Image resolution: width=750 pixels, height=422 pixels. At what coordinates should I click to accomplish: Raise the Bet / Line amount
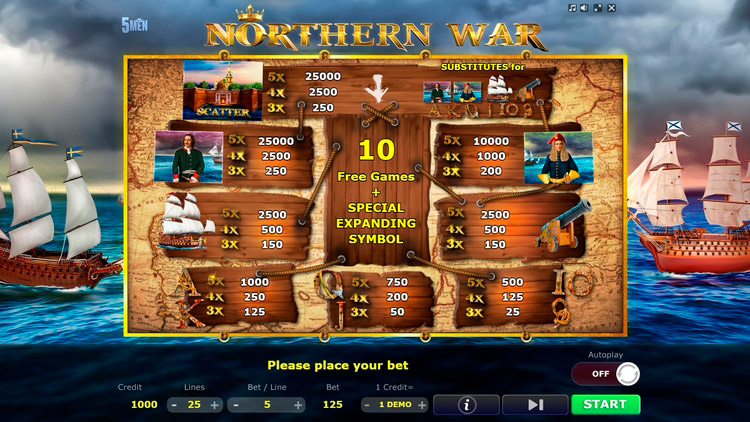[298, 405]
